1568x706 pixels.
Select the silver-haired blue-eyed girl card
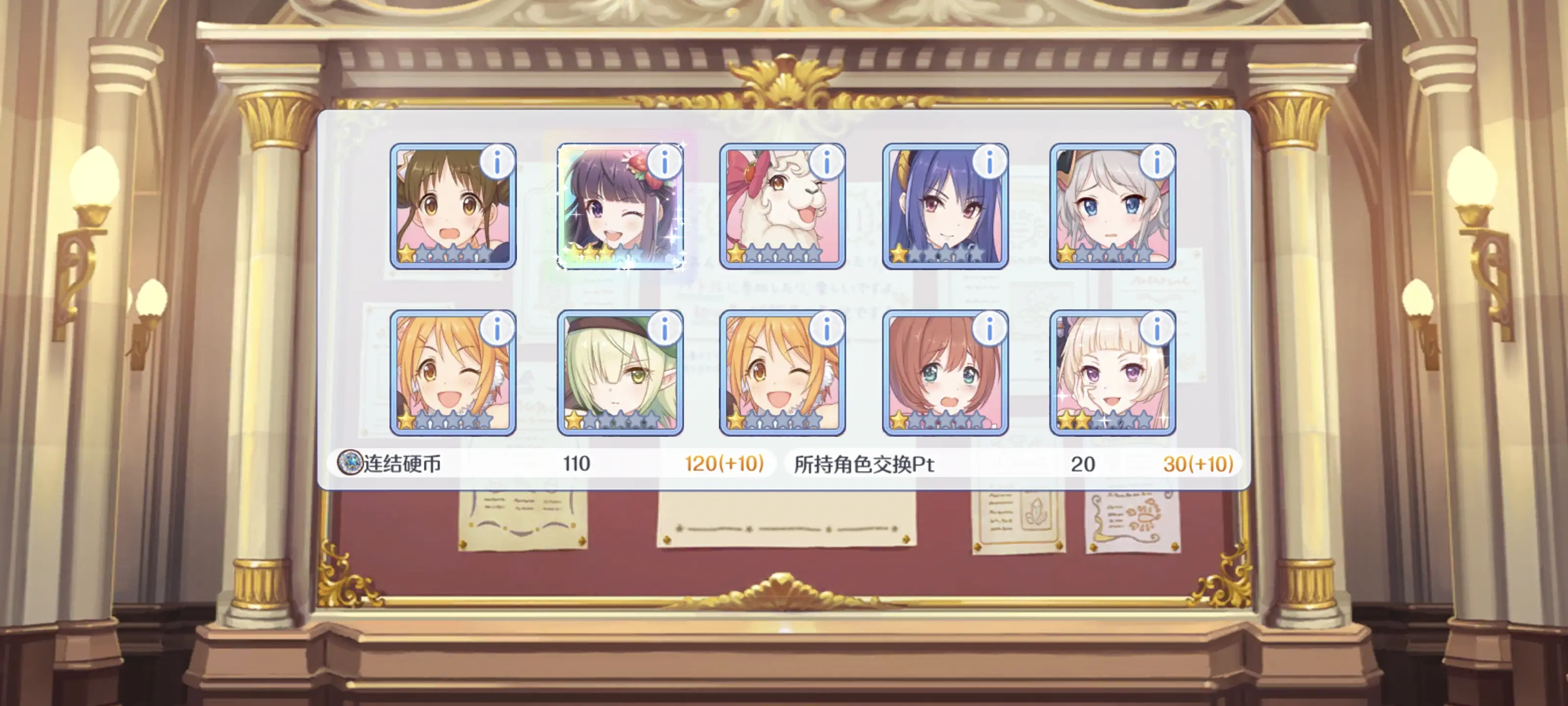pyautogui.click(x=1112, y=207)
